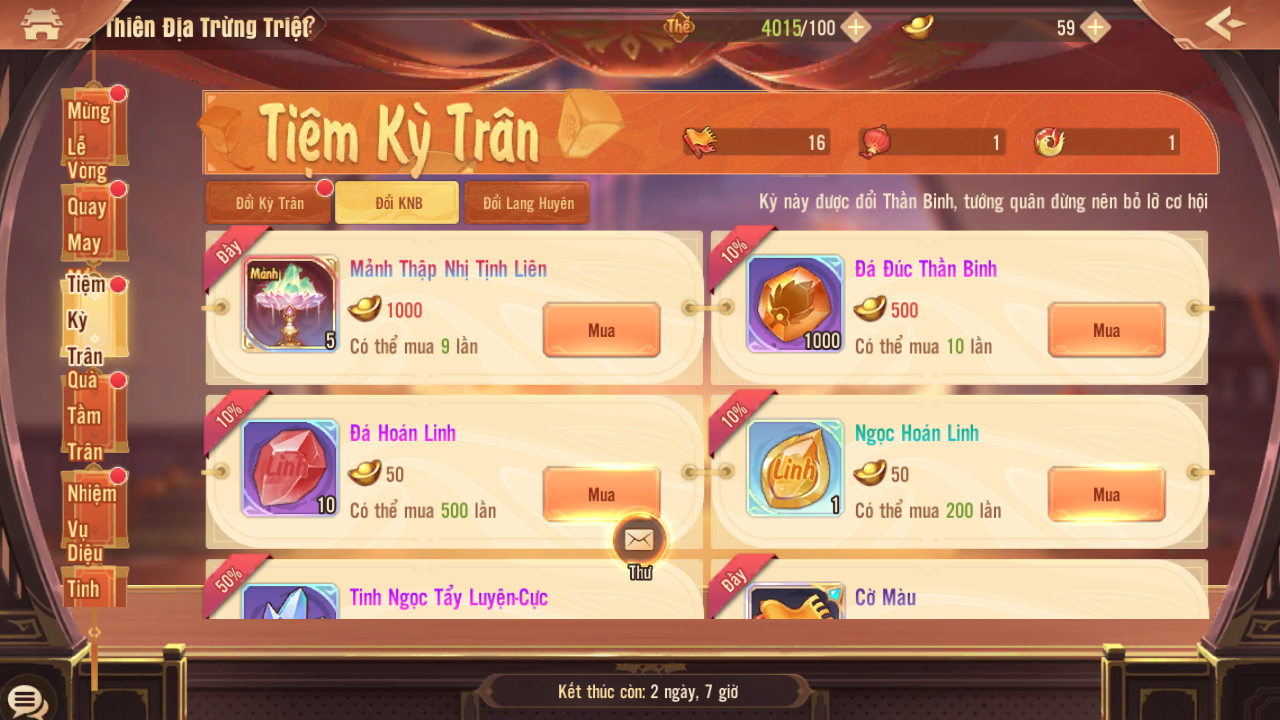This screenshot has width=1280, height=720.
Task: Buy Mảnh Thập Nhị Tịnh Liên
Action: pos(601,330)
